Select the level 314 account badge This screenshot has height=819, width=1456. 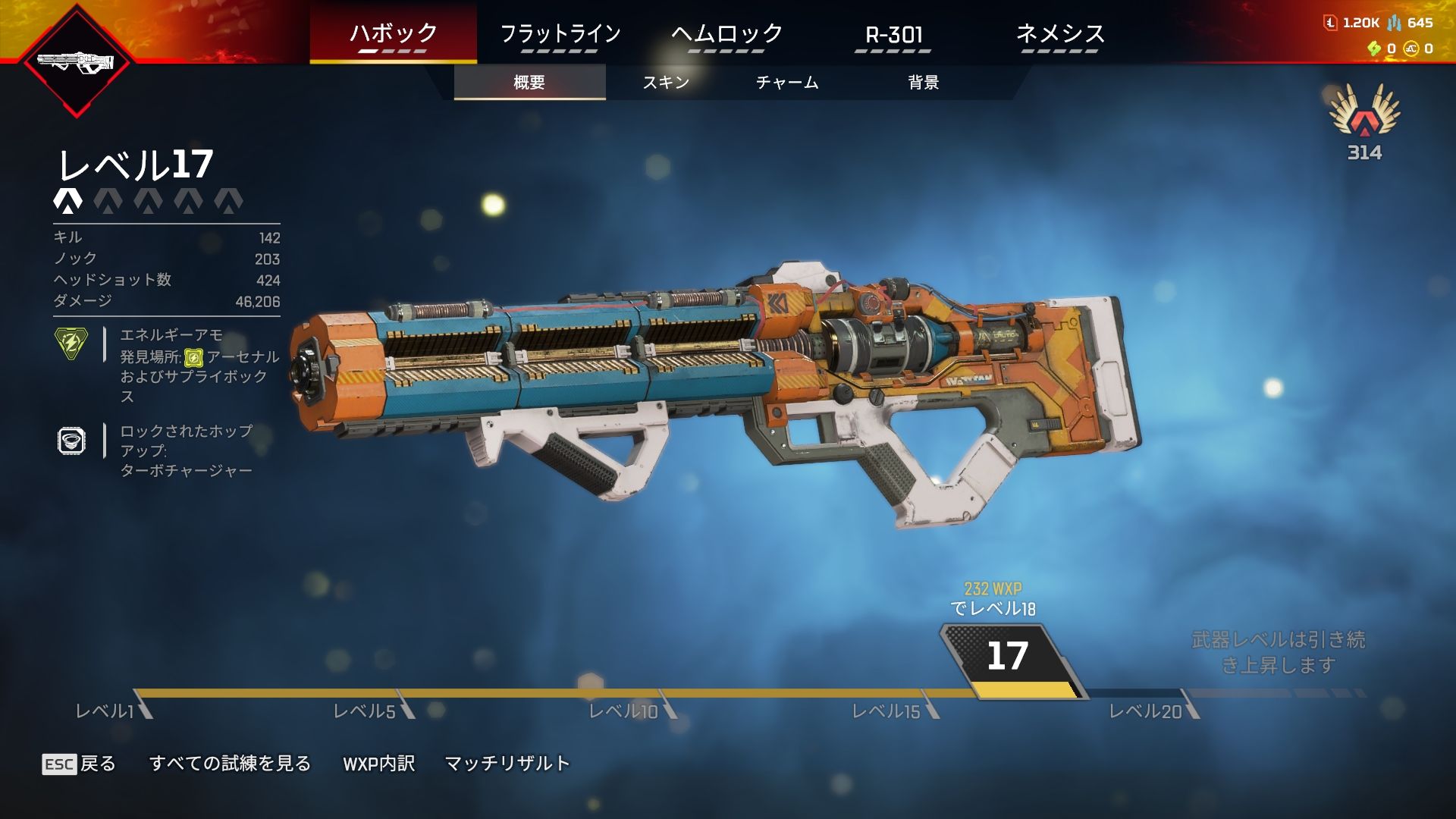1364,121
